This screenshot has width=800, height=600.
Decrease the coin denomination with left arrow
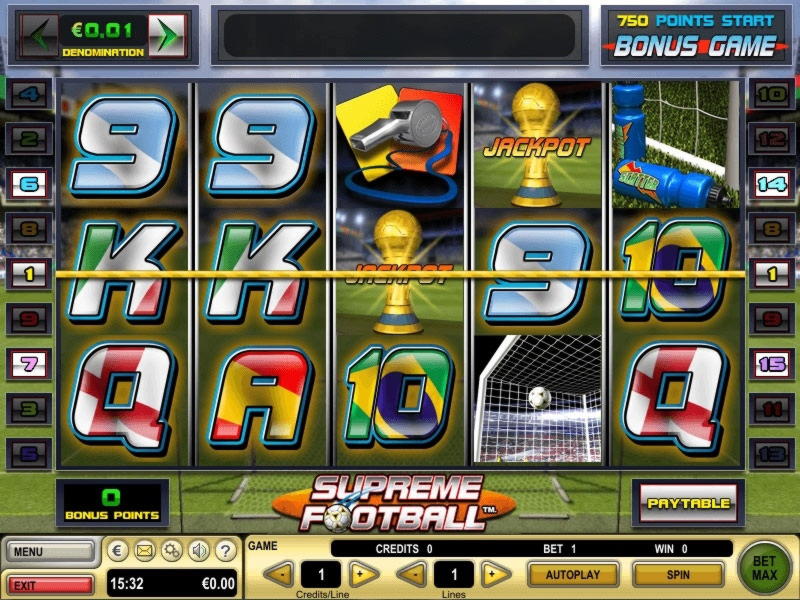(40, 34)
